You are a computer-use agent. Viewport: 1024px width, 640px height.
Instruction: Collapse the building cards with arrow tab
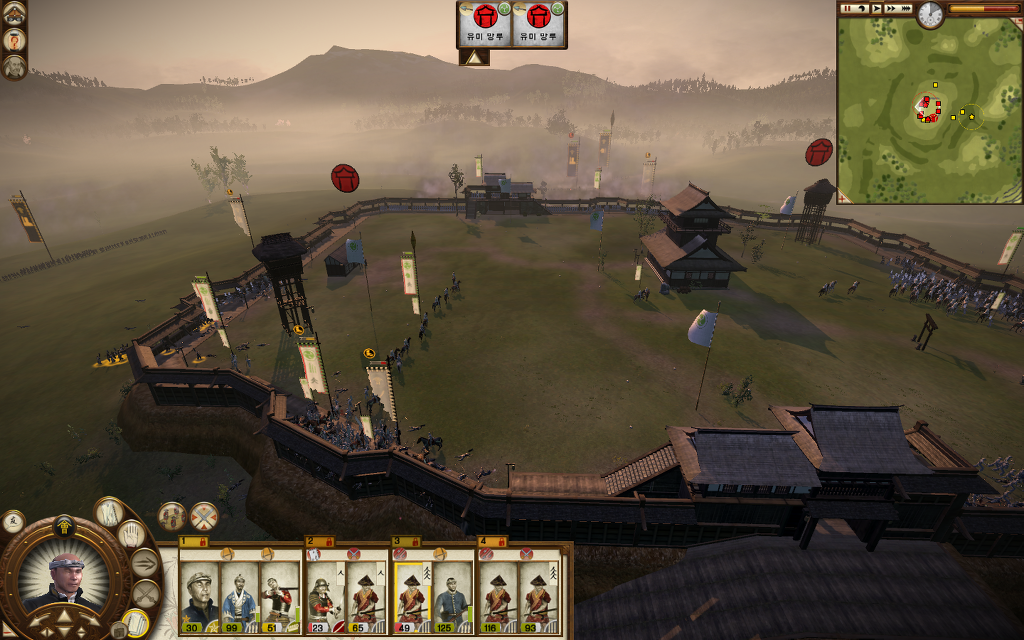pyautogui.click(x=474, y=58)
